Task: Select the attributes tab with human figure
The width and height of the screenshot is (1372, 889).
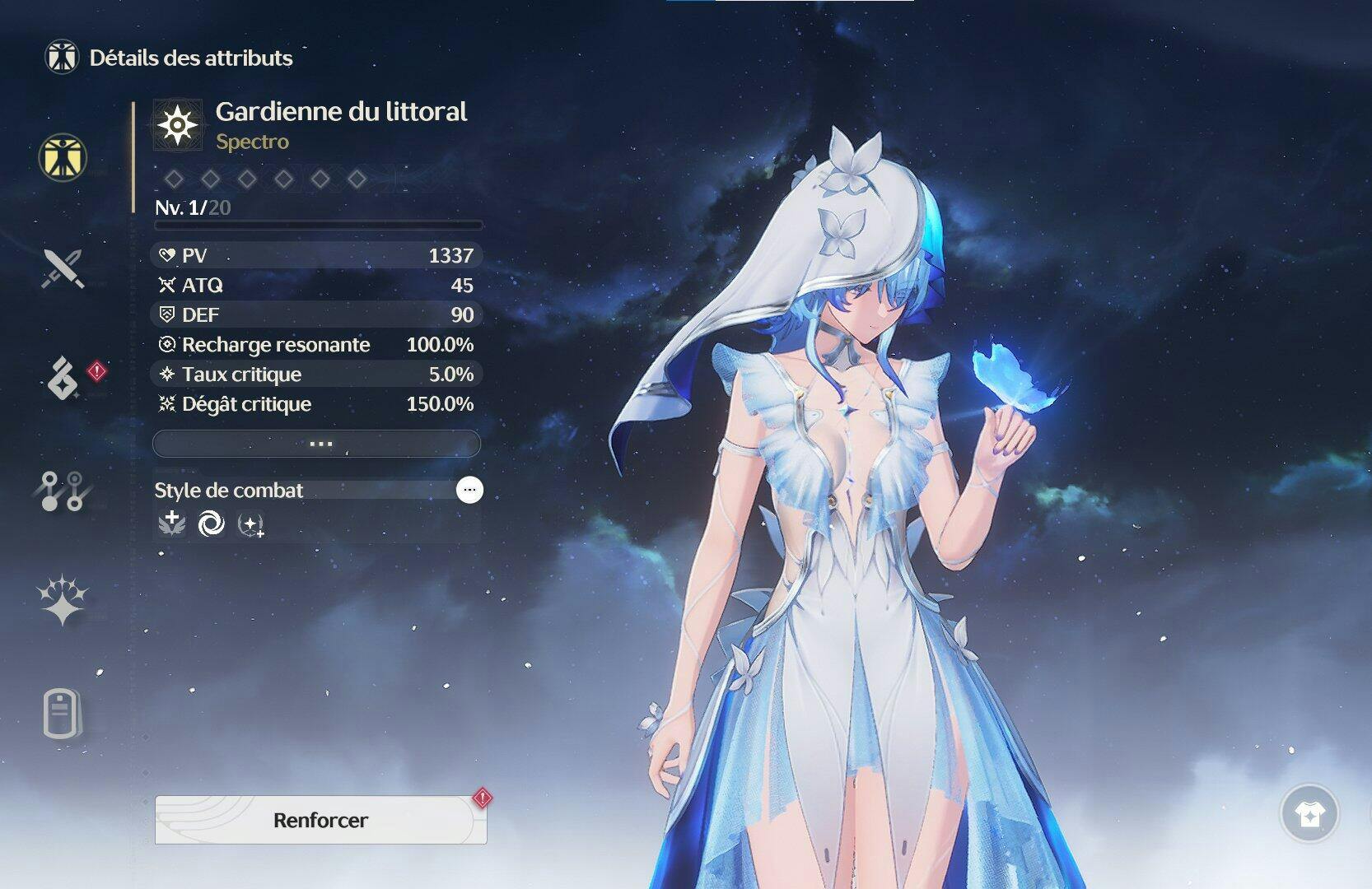Action: pos(63,157)
